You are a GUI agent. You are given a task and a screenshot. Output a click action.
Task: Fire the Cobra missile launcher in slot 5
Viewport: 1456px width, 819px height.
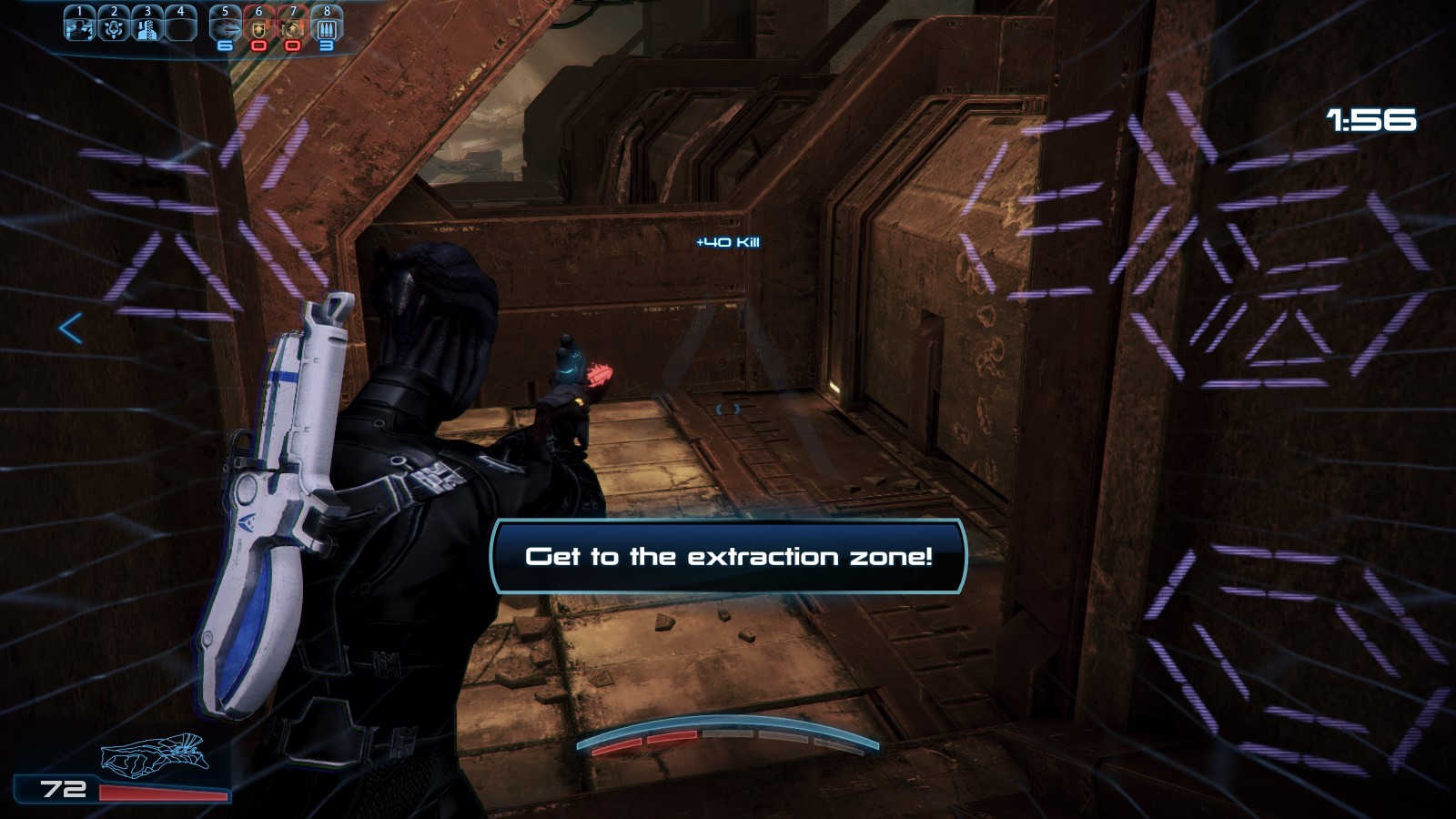pyautogui.click(x=225, y=25)
